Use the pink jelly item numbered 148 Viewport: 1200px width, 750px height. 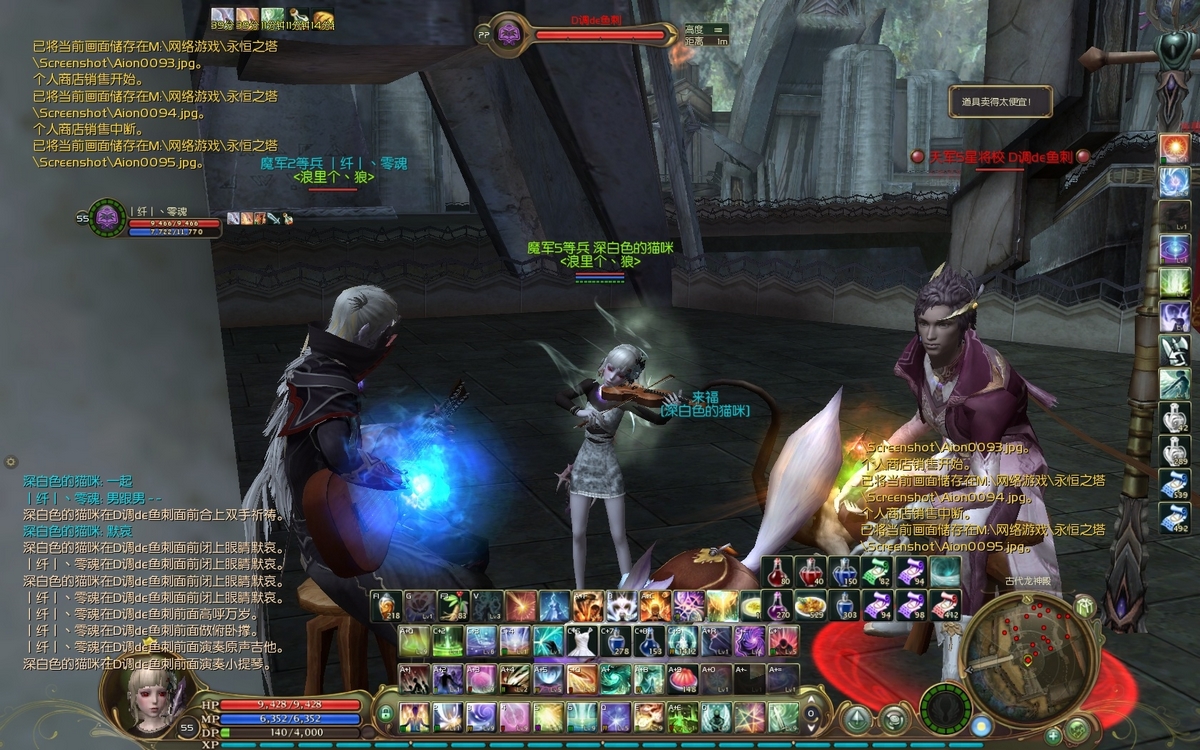coord(683,678)
